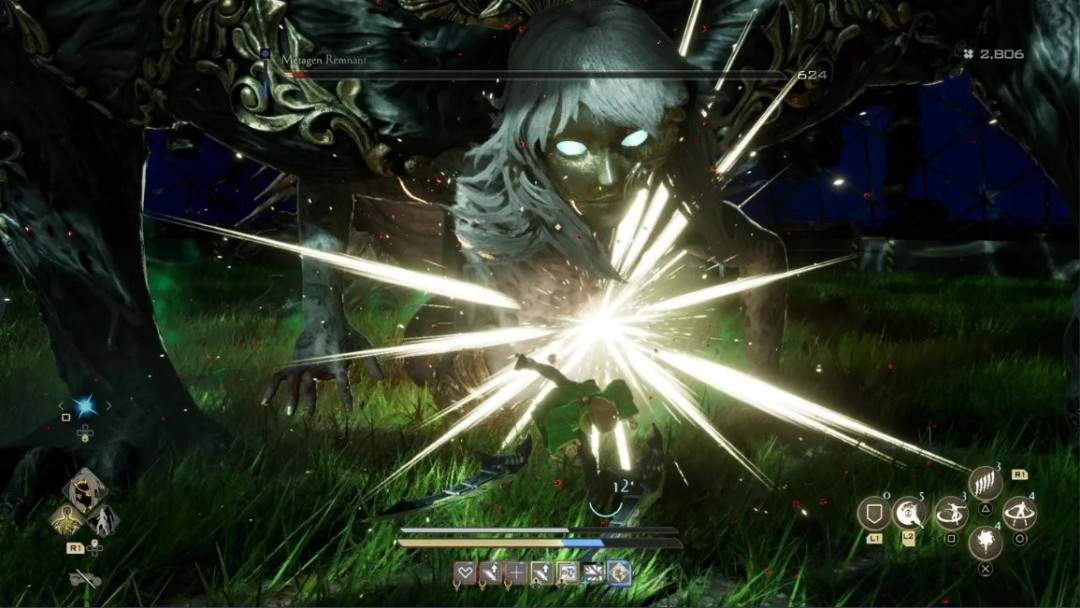
Task: Cast the burst explosion skill
Action: point(985,543)
